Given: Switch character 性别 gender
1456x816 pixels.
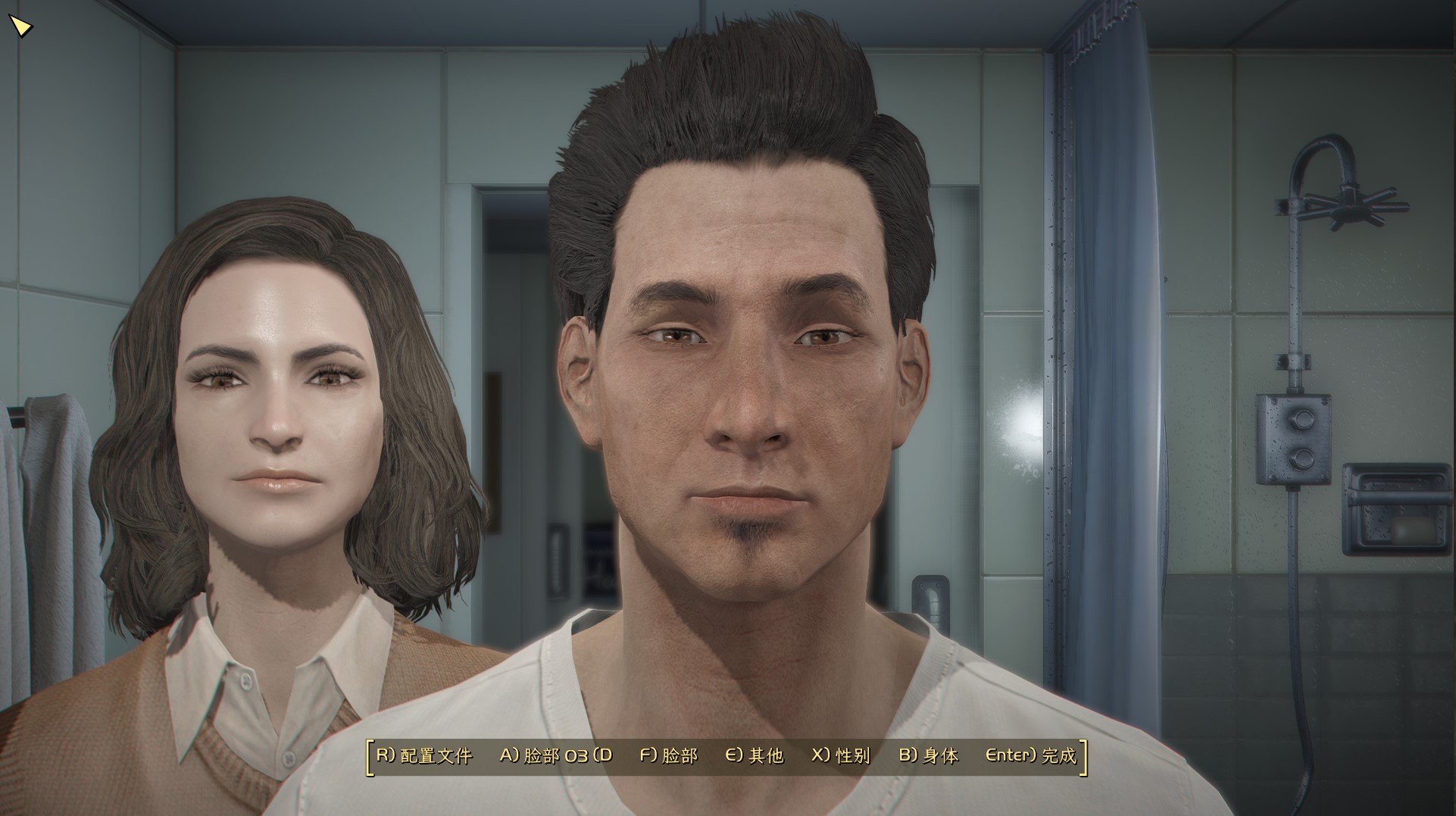Looking at the screenshot, I should (841, 755).
